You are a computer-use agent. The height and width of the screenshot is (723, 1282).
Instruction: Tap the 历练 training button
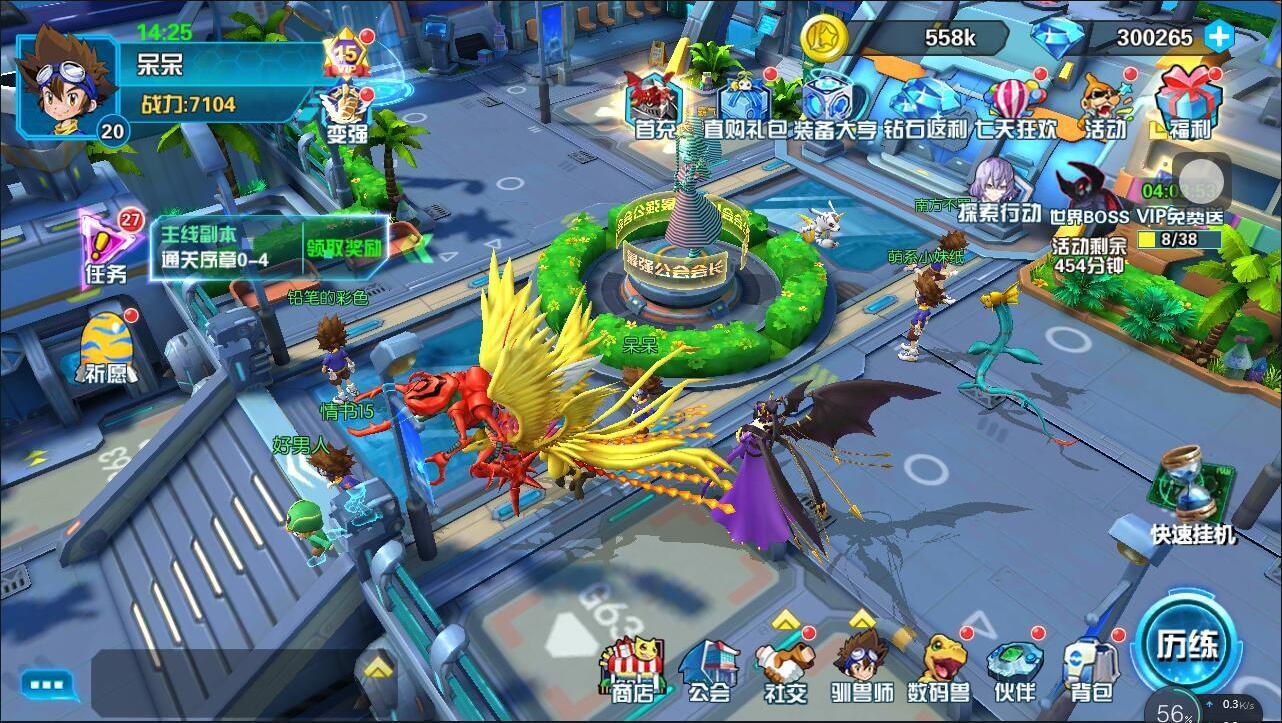pos(1188,645)
